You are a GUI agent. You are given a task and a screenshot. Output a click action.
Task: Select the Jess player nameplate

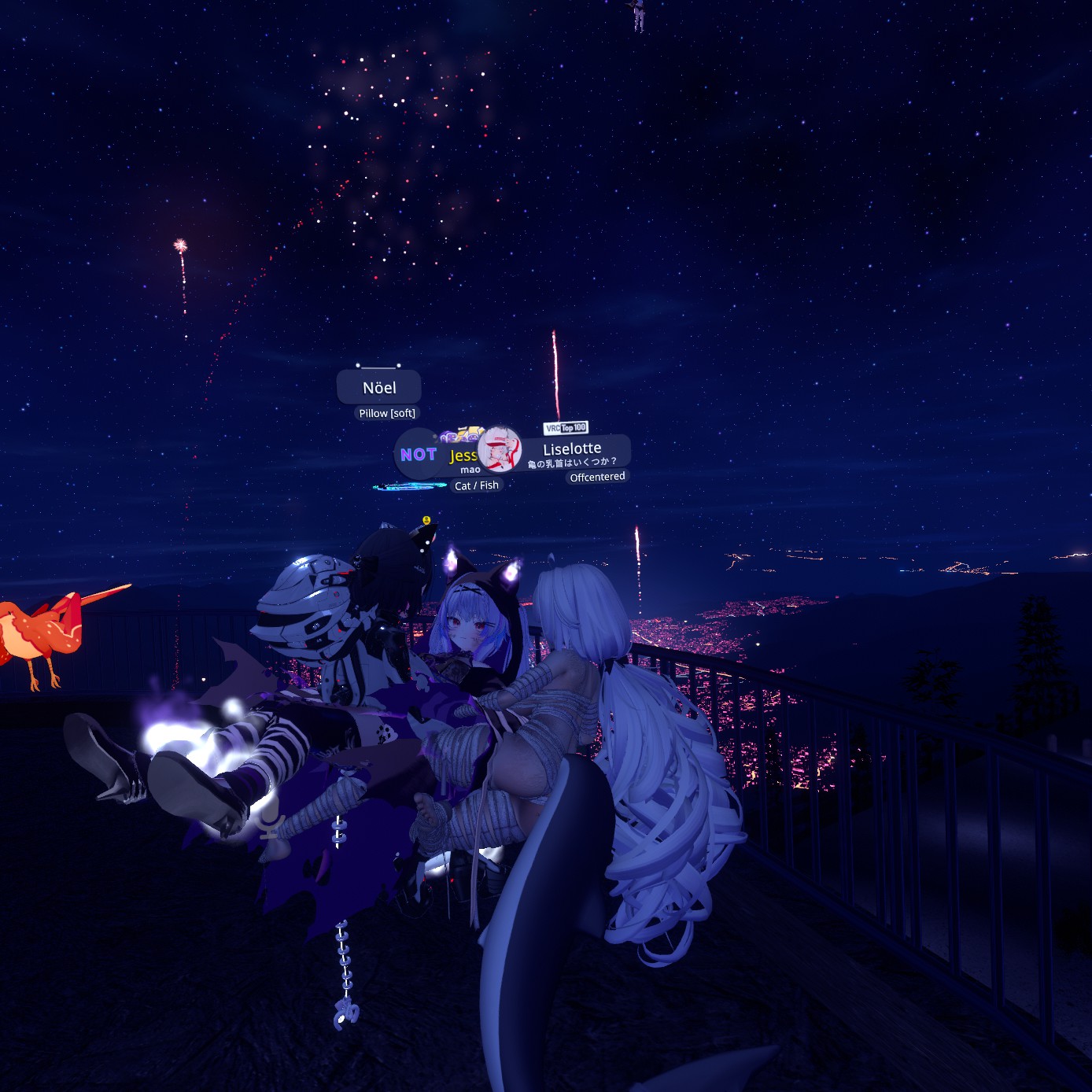click(463, 456)
